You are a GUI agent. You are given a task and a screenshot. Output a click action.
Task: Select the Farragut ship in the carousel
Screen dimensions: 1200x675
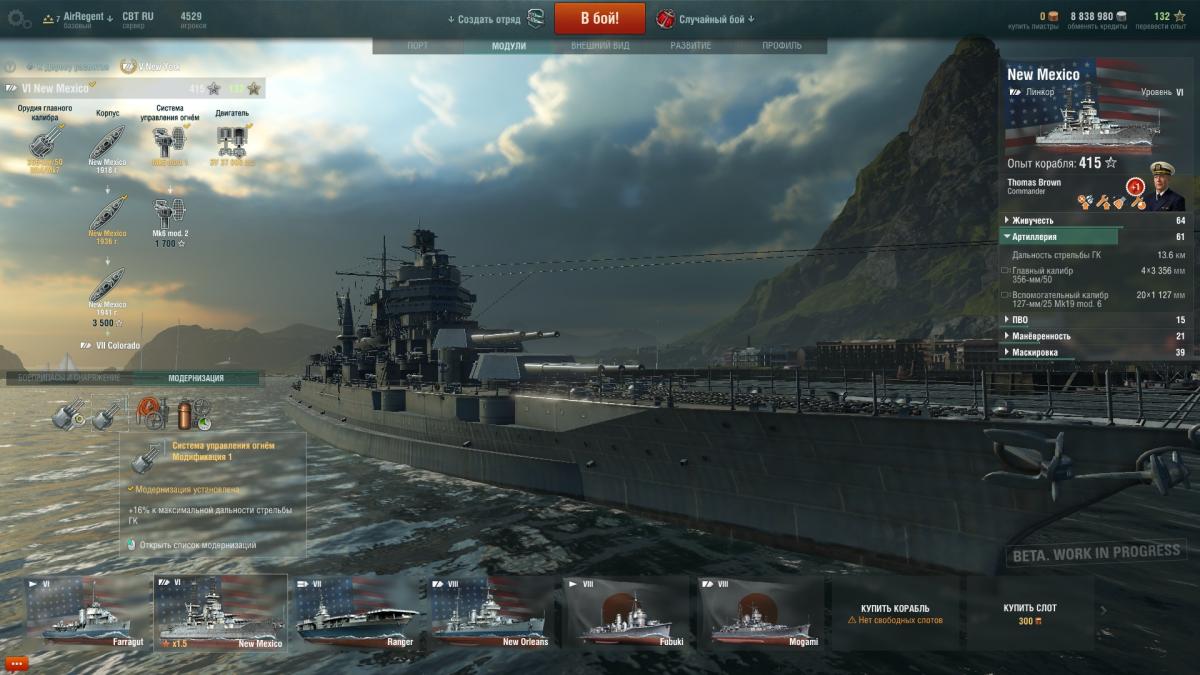click(x=86, y=611)
